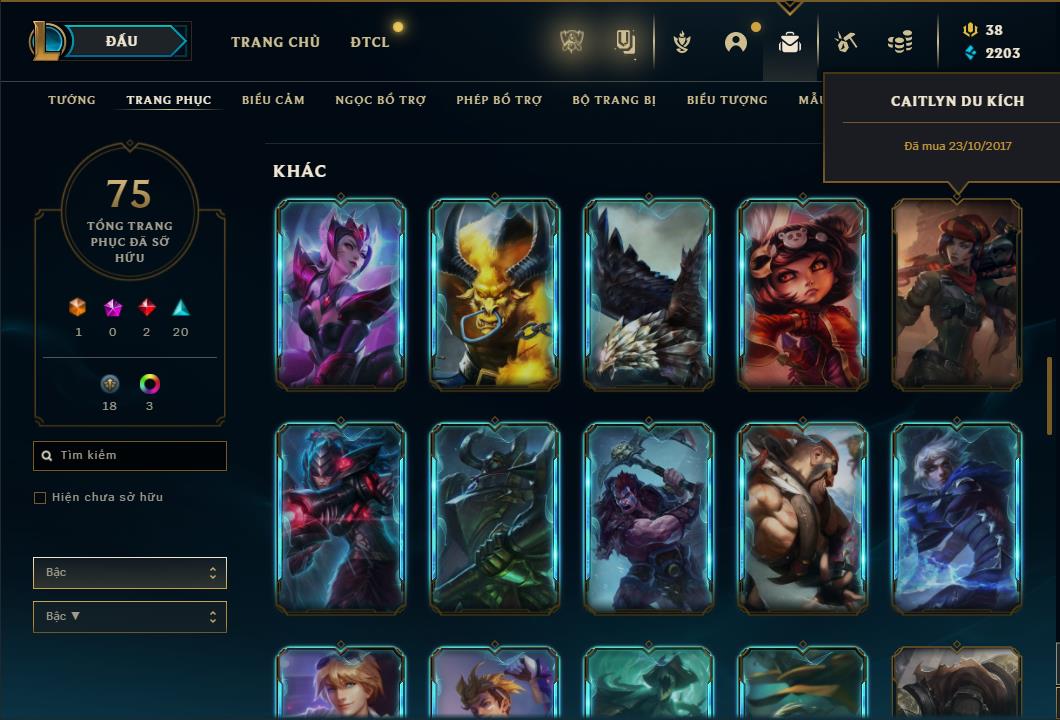Go to the ĐTCL section
This screenshot has height=720, width=1060.
tap(370, 42)
